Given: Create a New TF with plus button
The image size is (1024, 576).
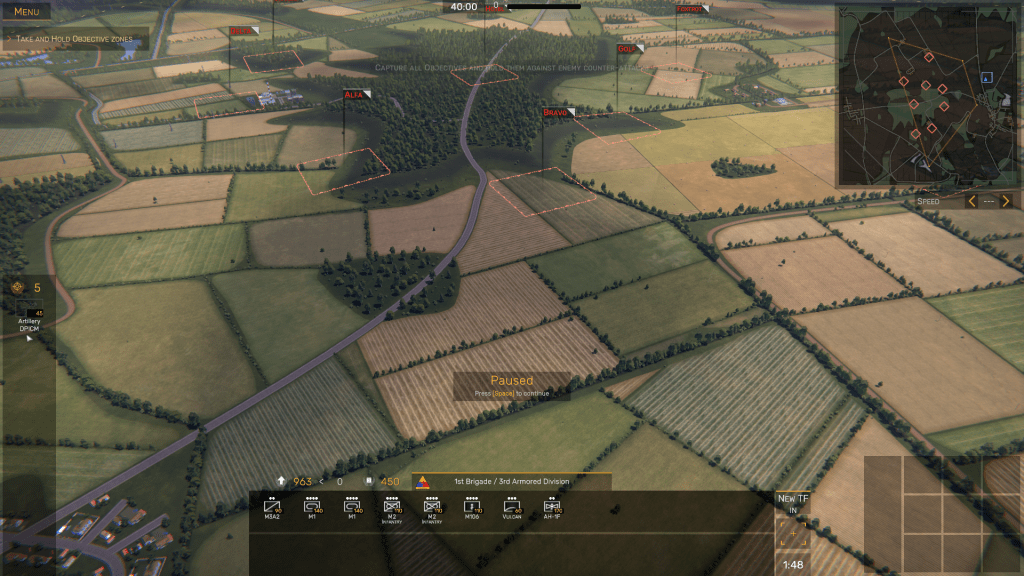Looking at the screenshot, I should (x=793, y=534).
